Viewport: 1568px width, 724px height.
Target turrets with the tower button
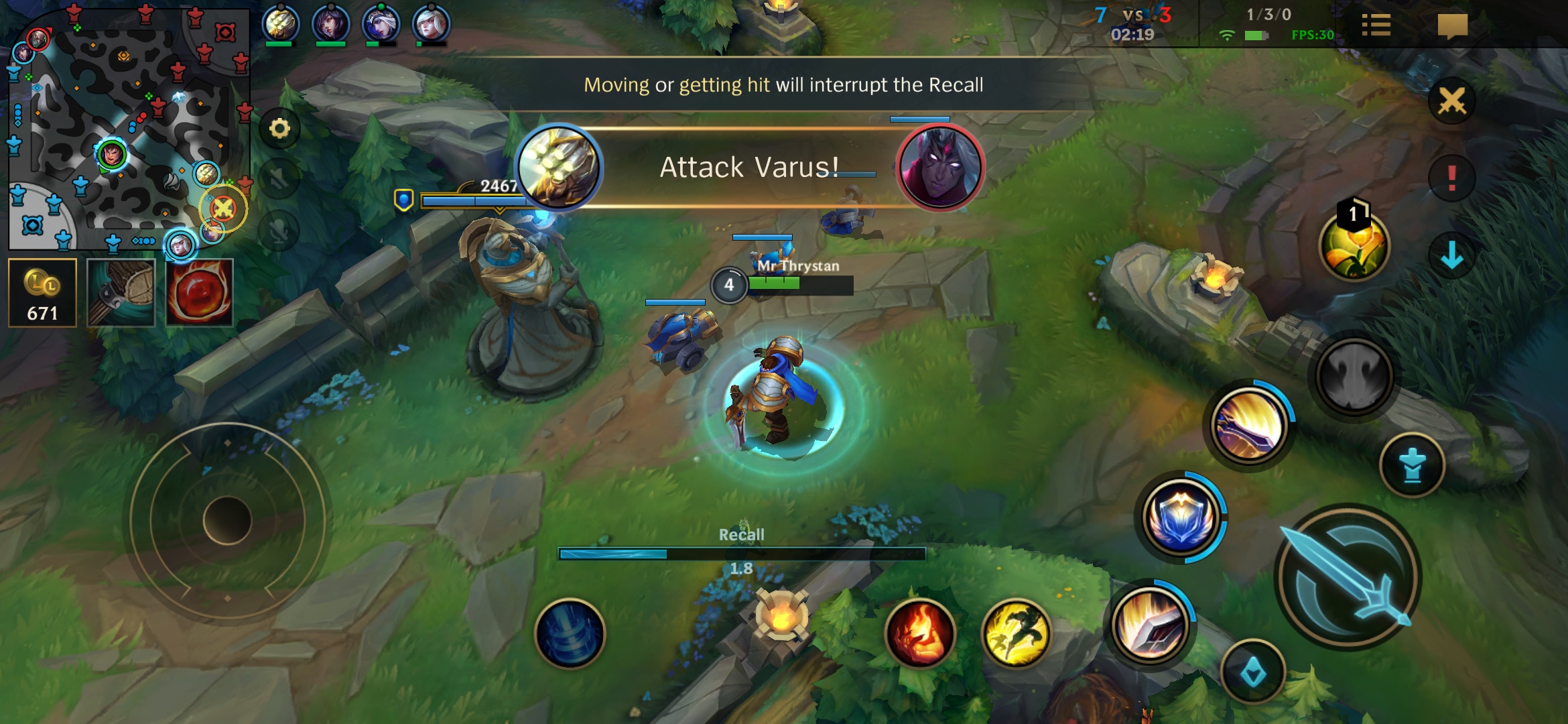[1413, 465]
